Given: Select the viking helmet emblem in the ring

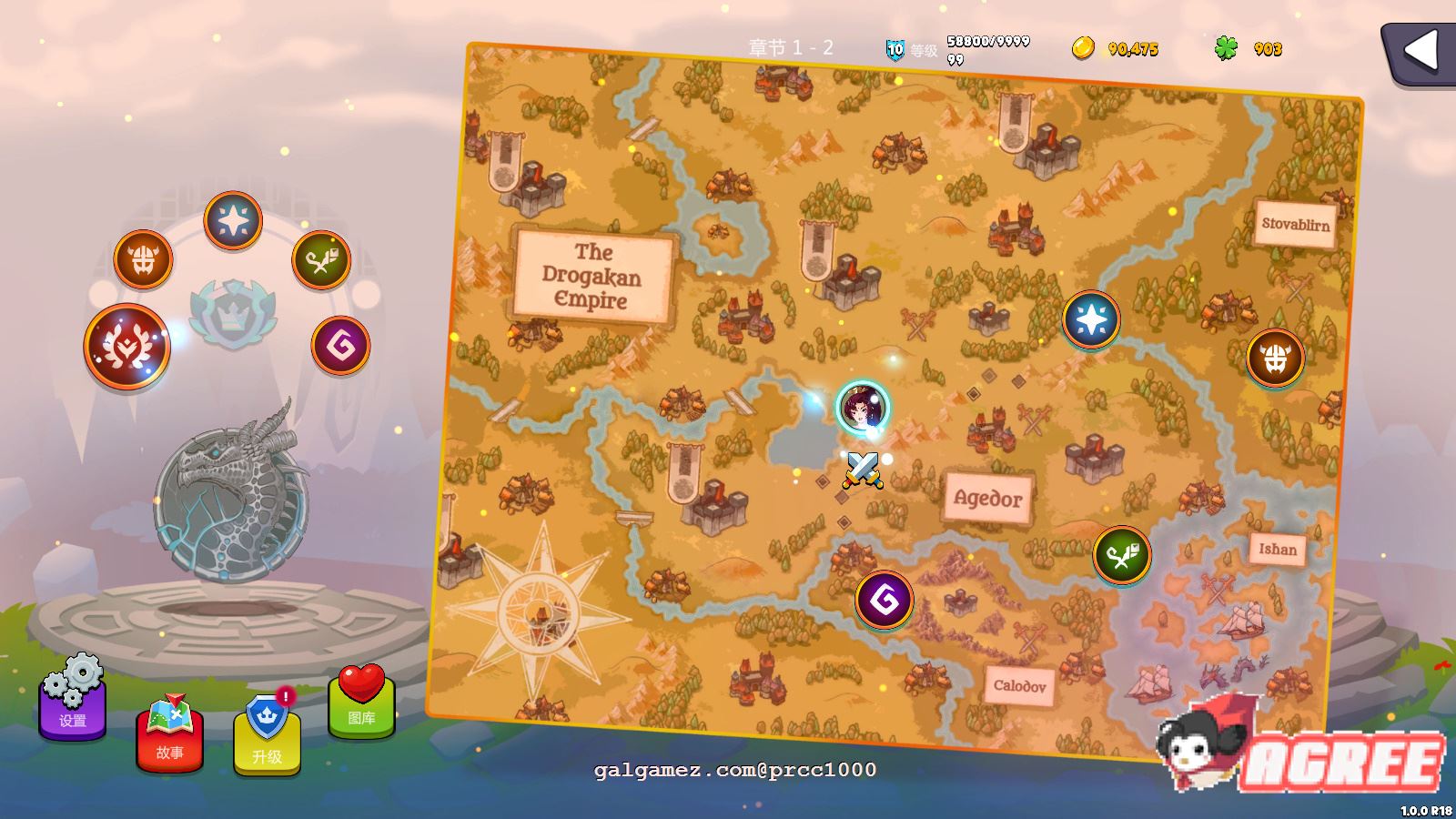Looking at the screenshot, I should pos(143,259).
